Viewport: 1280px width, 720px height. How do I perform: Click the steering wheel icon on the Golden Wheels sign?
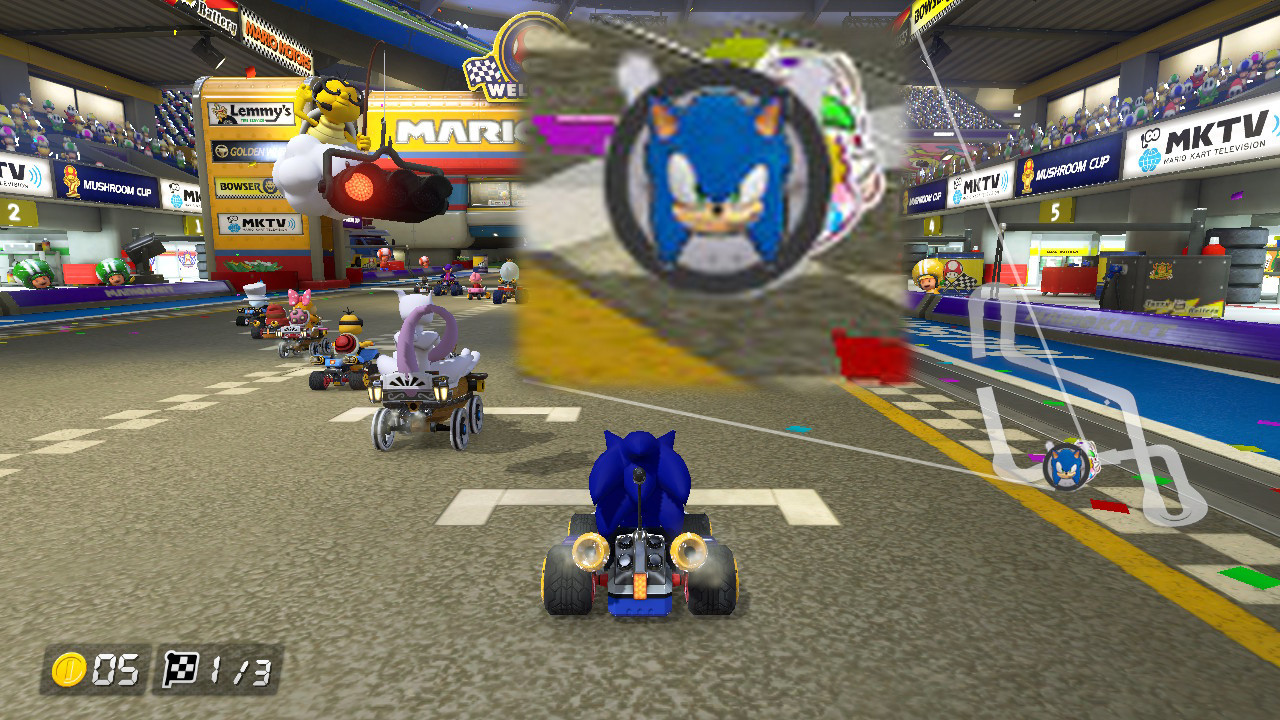coord(224,151)
